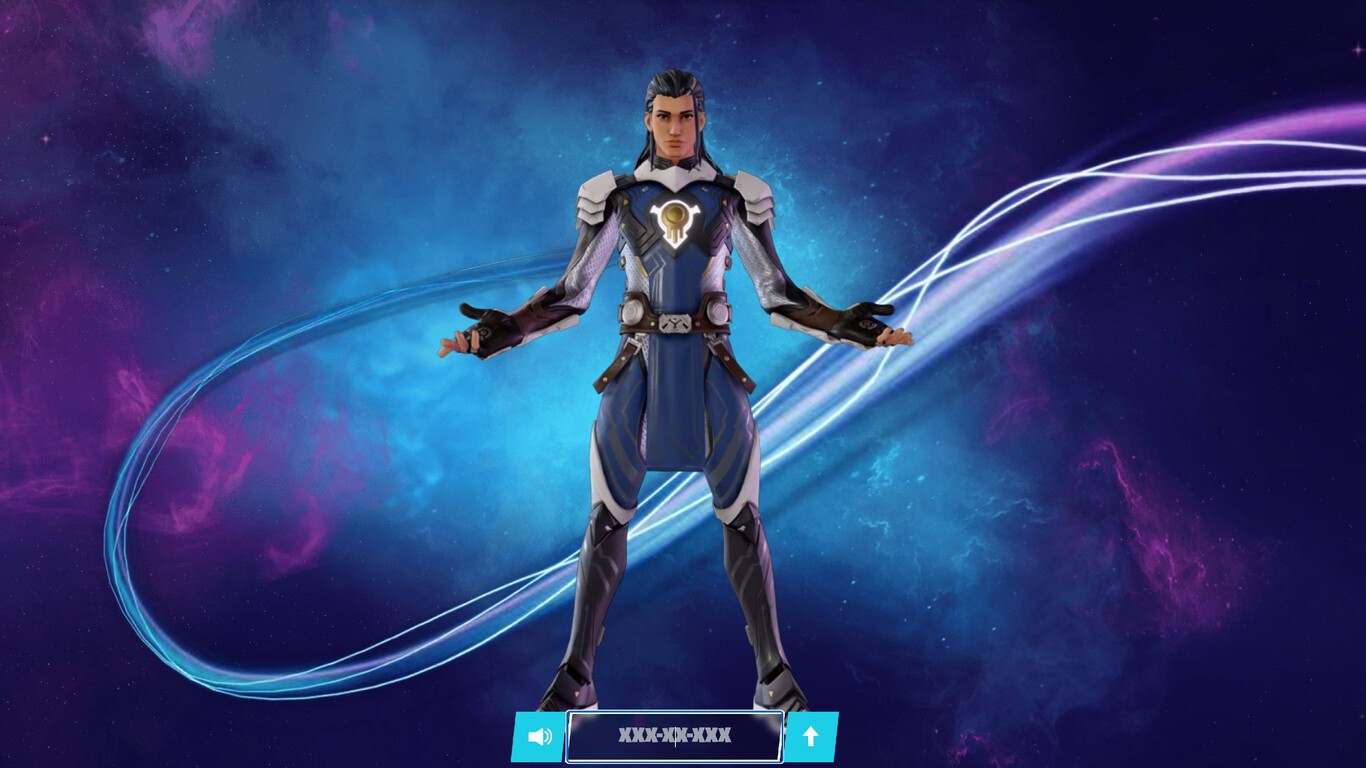Click the white arrow inside the cyan button

810,737
